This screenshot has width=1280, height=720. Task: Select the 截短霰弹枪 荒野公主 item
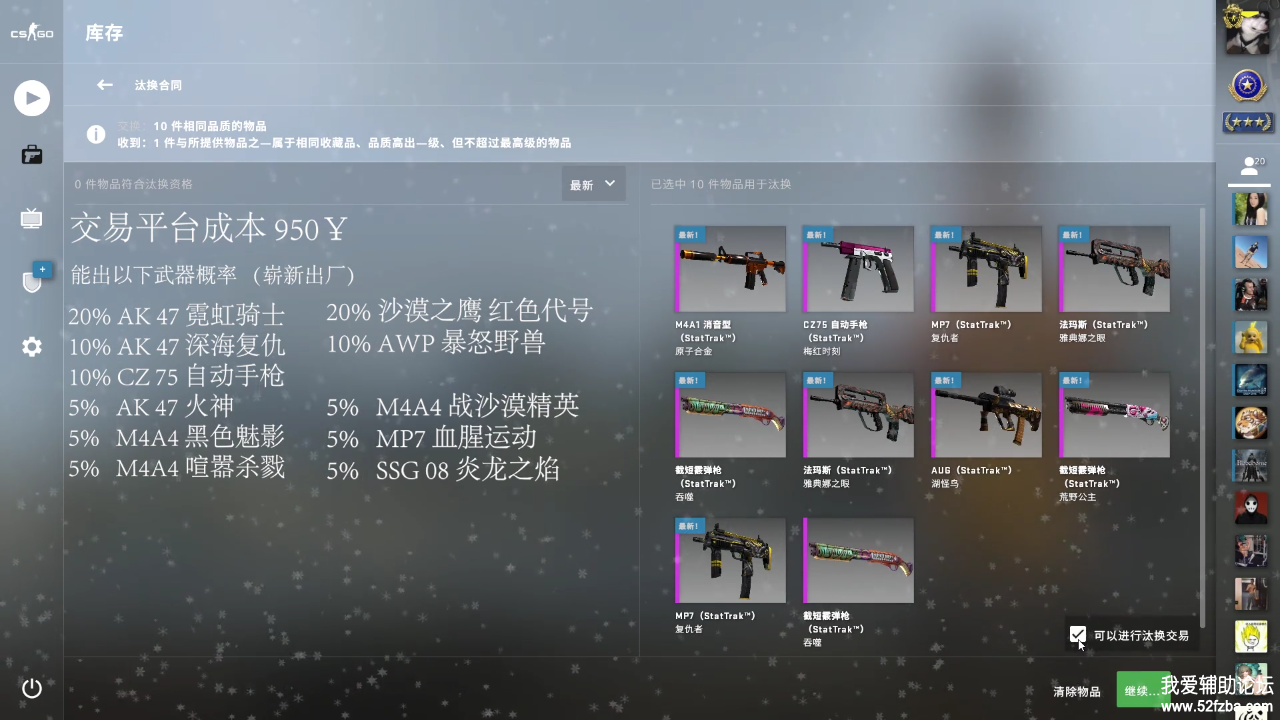[x=1114, y=414]
